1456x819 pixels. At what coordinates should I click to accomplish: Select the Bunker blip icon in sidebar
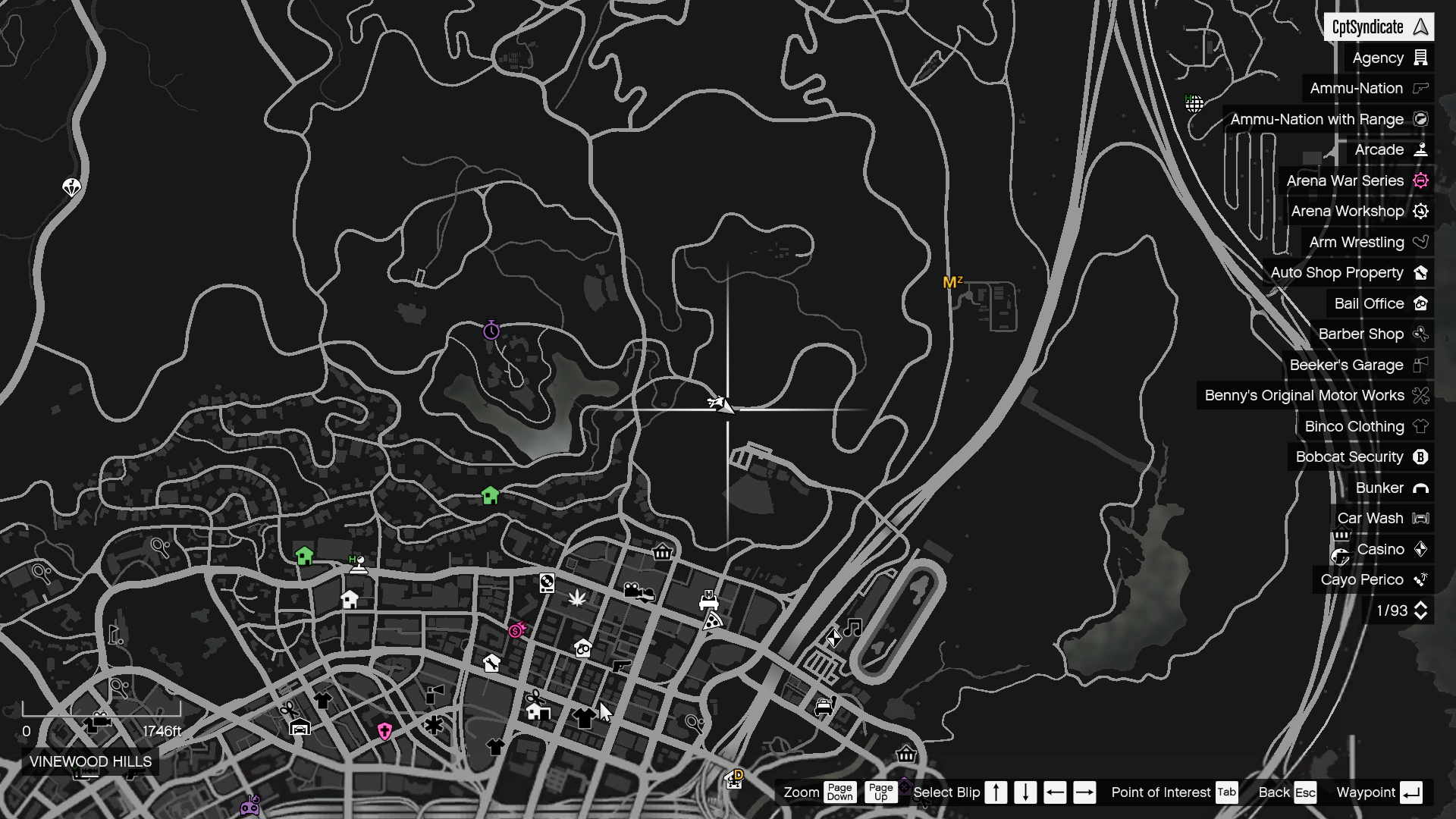[1420, 488]
